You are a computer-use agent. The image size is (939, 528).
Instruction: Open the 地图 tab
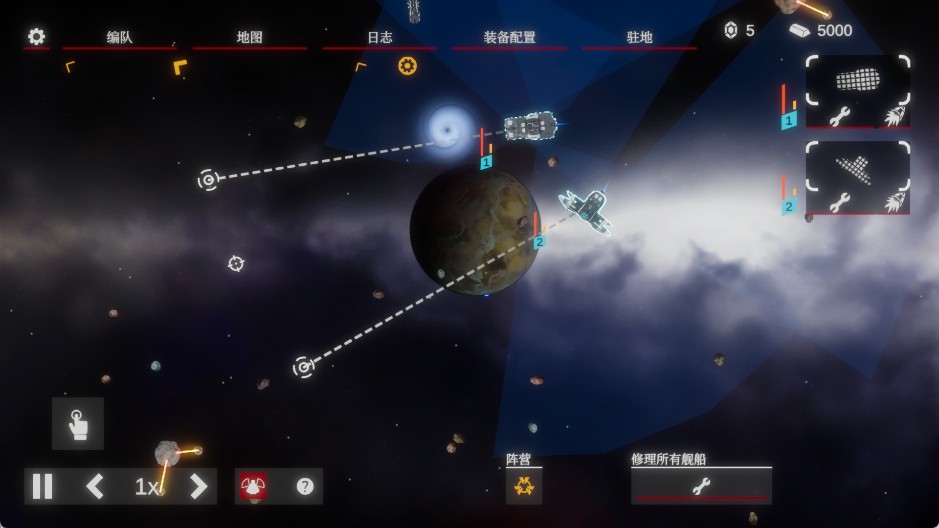[250, 38]
